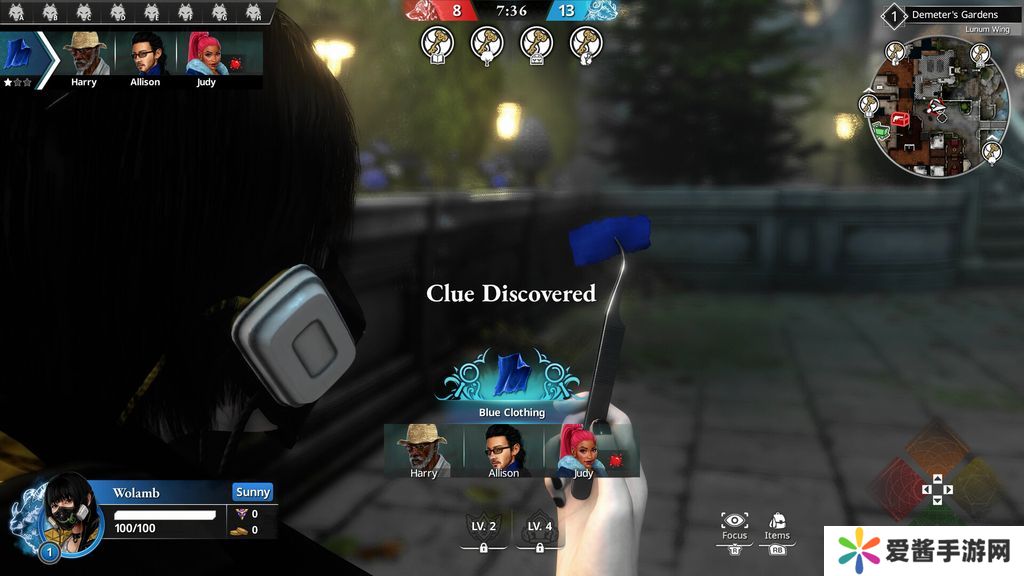Click the Demeter's Gardens location label
The width and height of the screenshot is (1024, 576).
(953, 15)
